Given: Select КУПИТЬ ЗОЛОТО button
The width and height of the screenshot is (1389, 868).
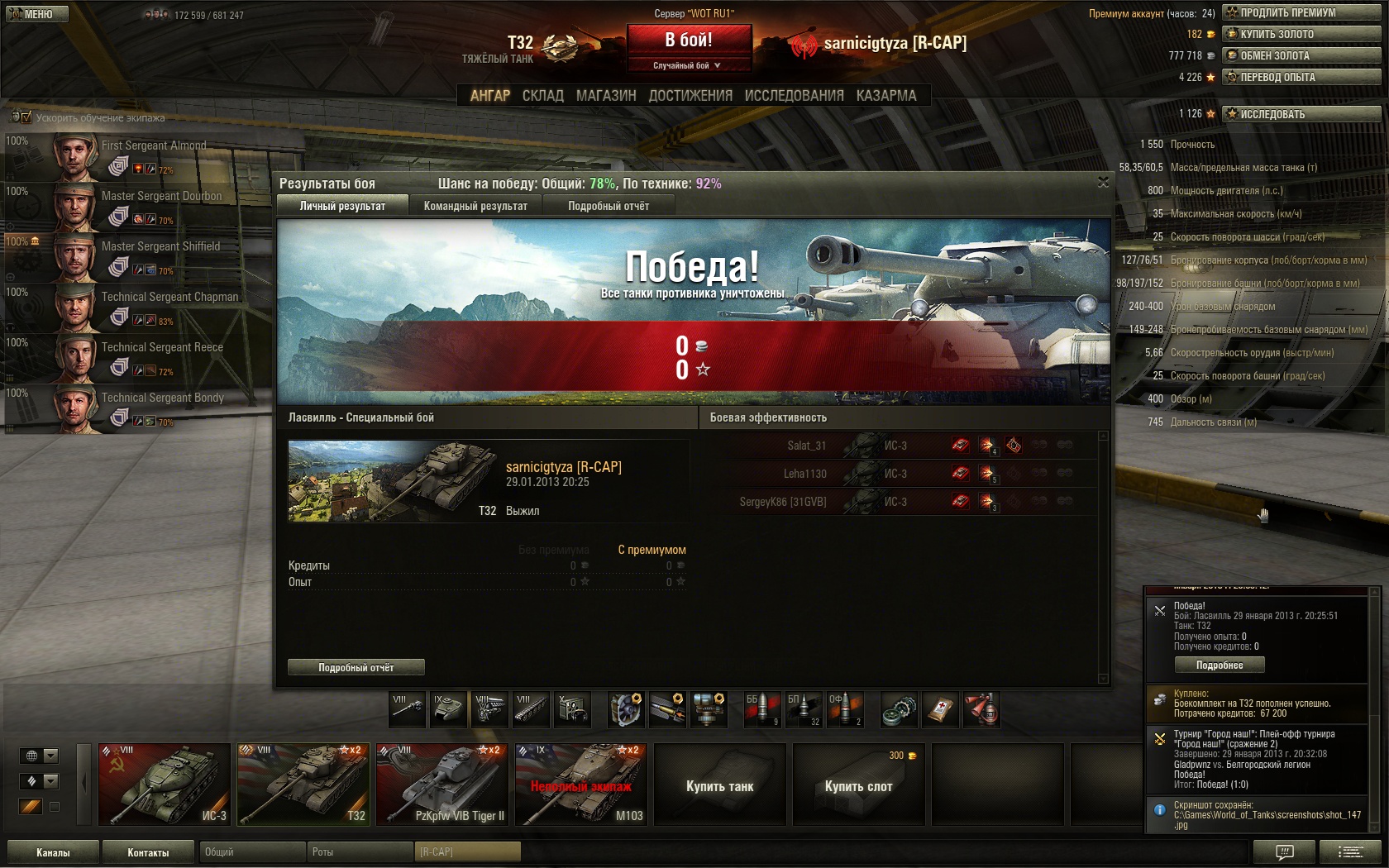Looking at the screenshot, I should [x=1301, y=34].
